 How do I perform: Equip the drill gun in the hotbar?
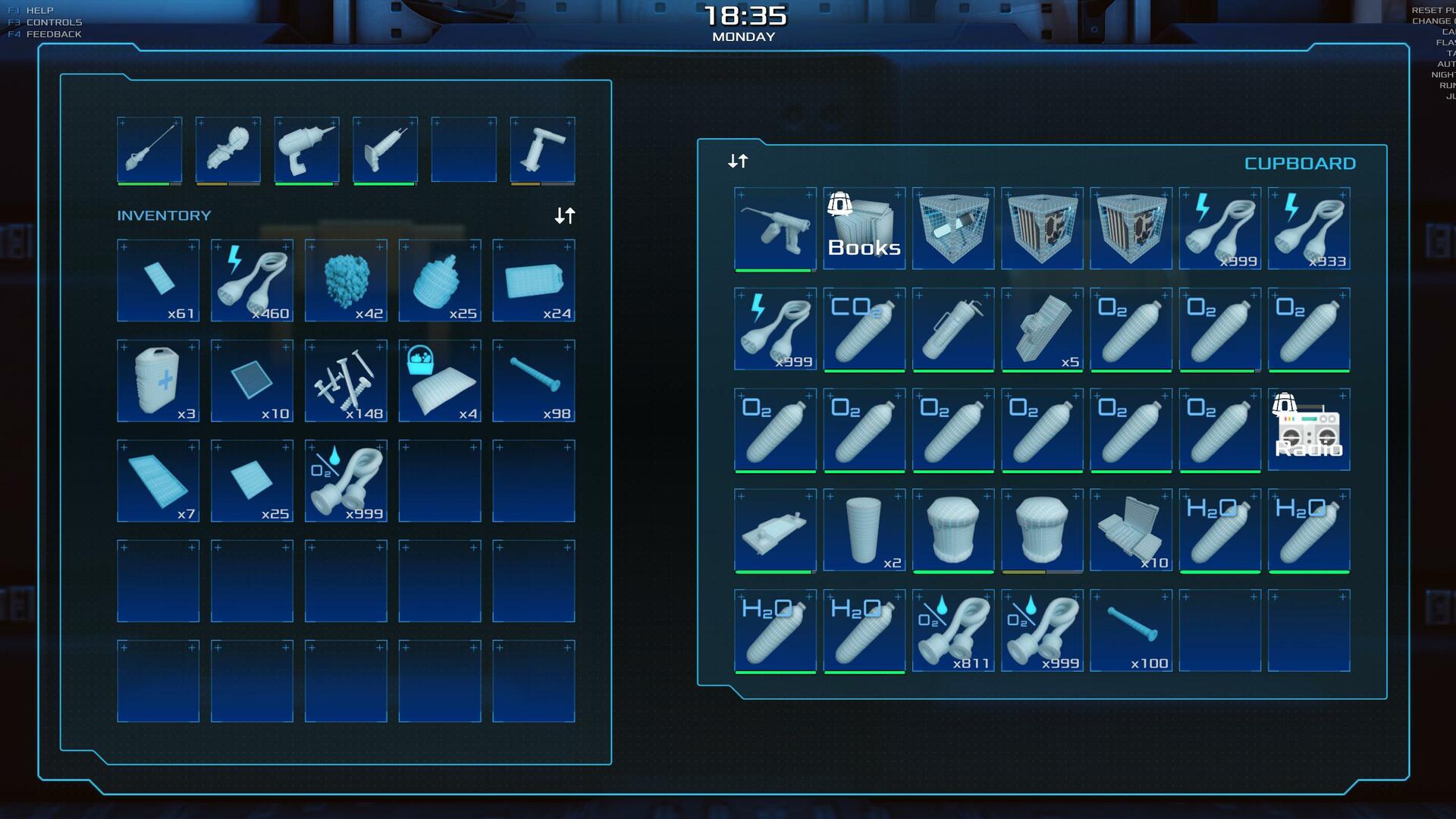pos(306,149)
